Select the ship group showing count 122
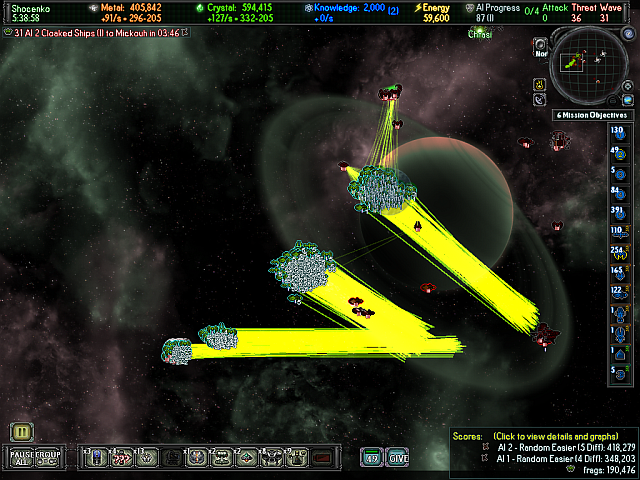 click(617, 291)
